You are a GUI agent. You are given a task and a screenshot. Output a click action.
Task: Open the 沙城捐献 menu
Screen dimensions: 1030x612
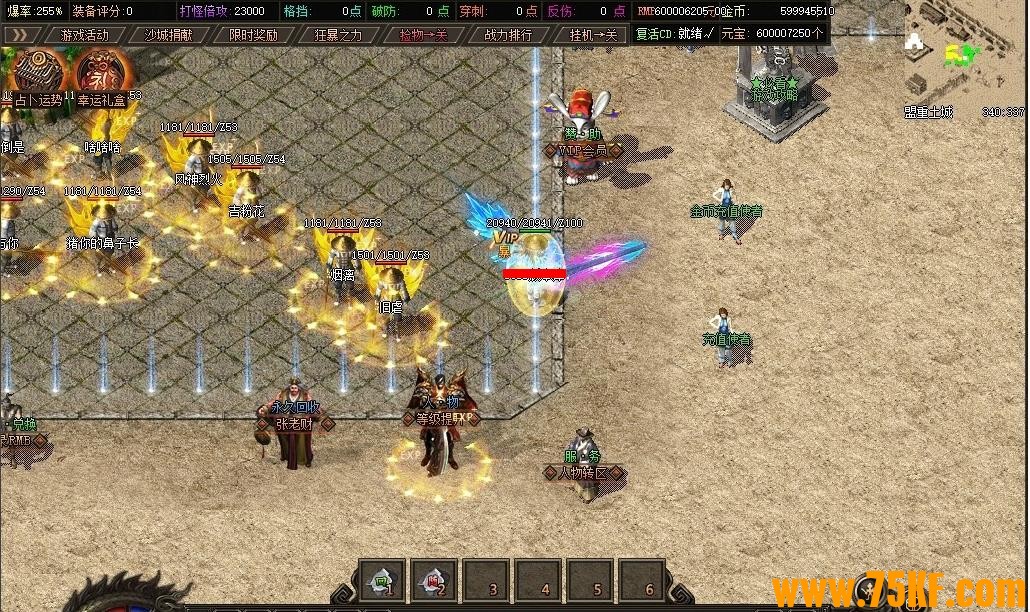[x=169, y=34]
